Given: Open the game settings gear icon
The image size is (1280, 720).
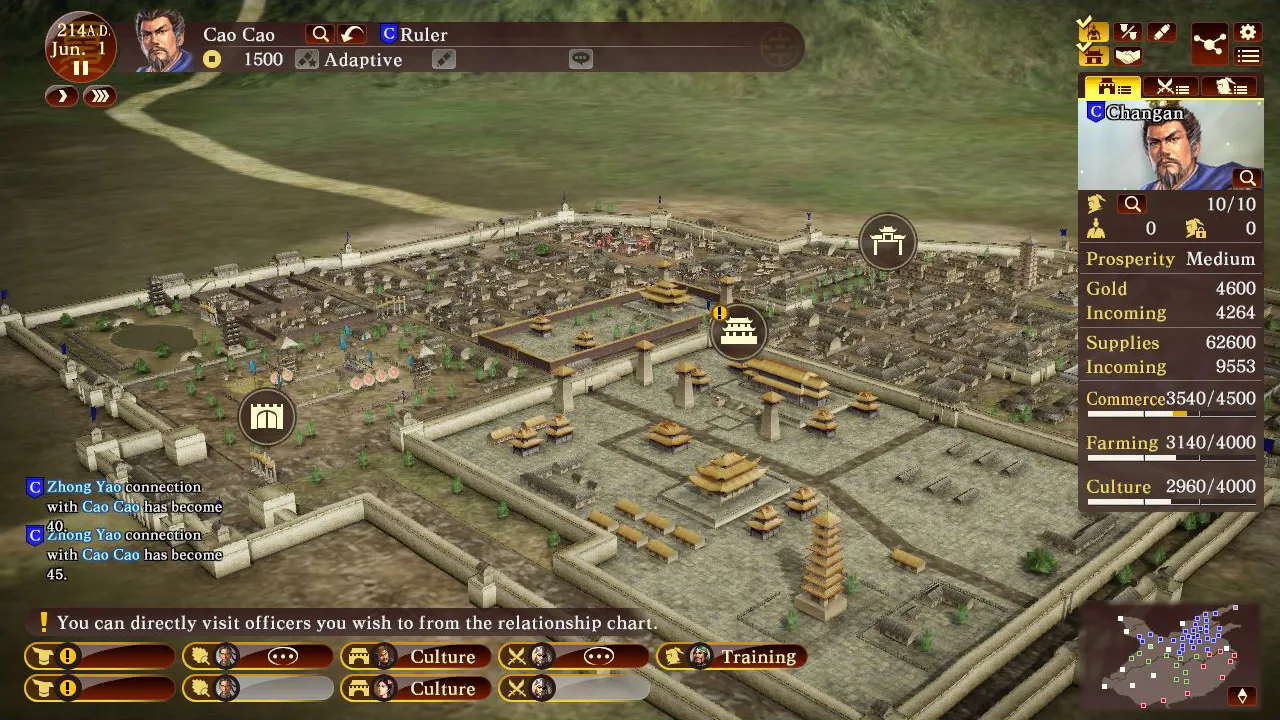Looking at the screenshot, I should click(1247, 31).
